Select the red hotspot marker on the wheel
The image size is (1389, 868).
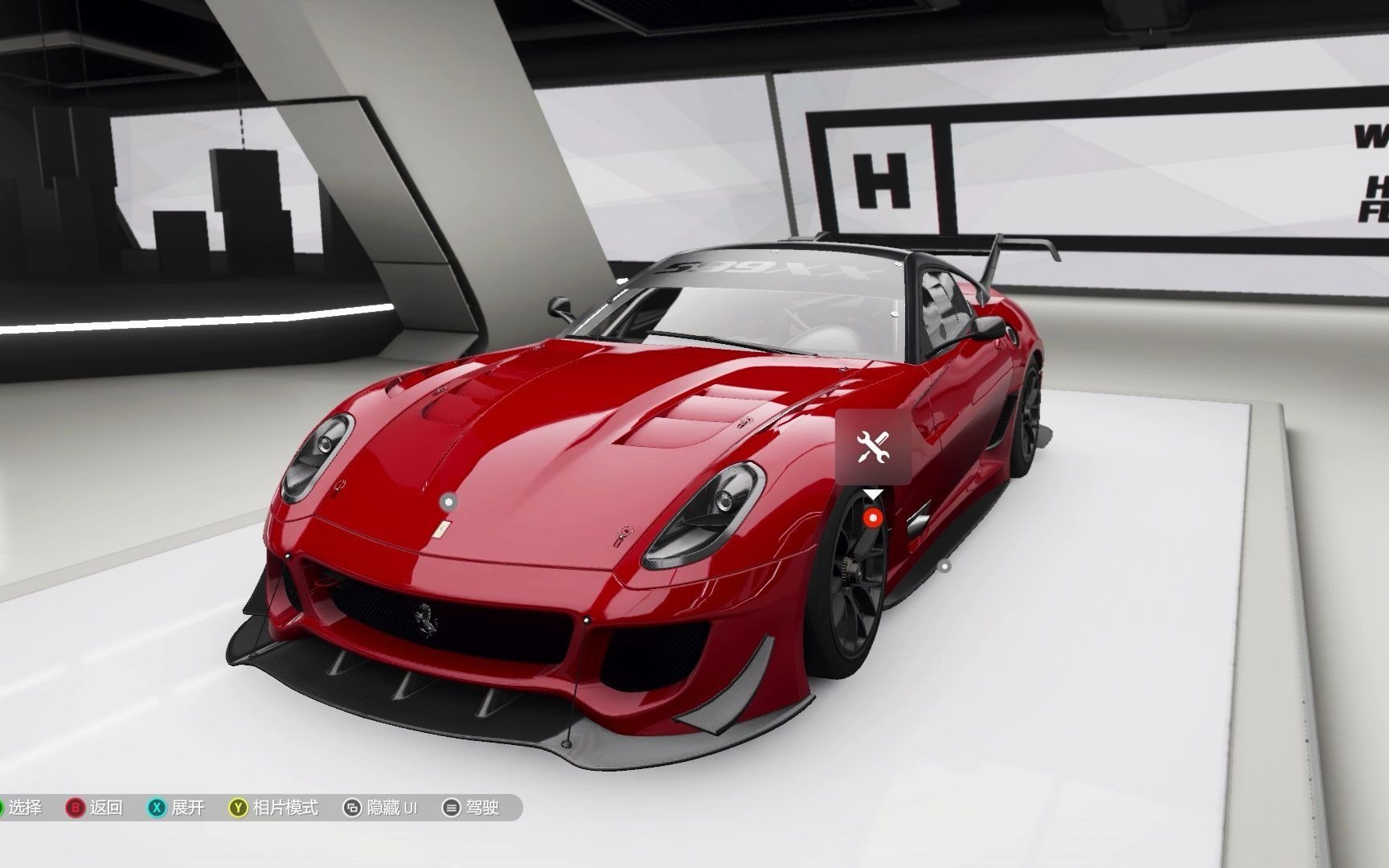pos(873,518)
